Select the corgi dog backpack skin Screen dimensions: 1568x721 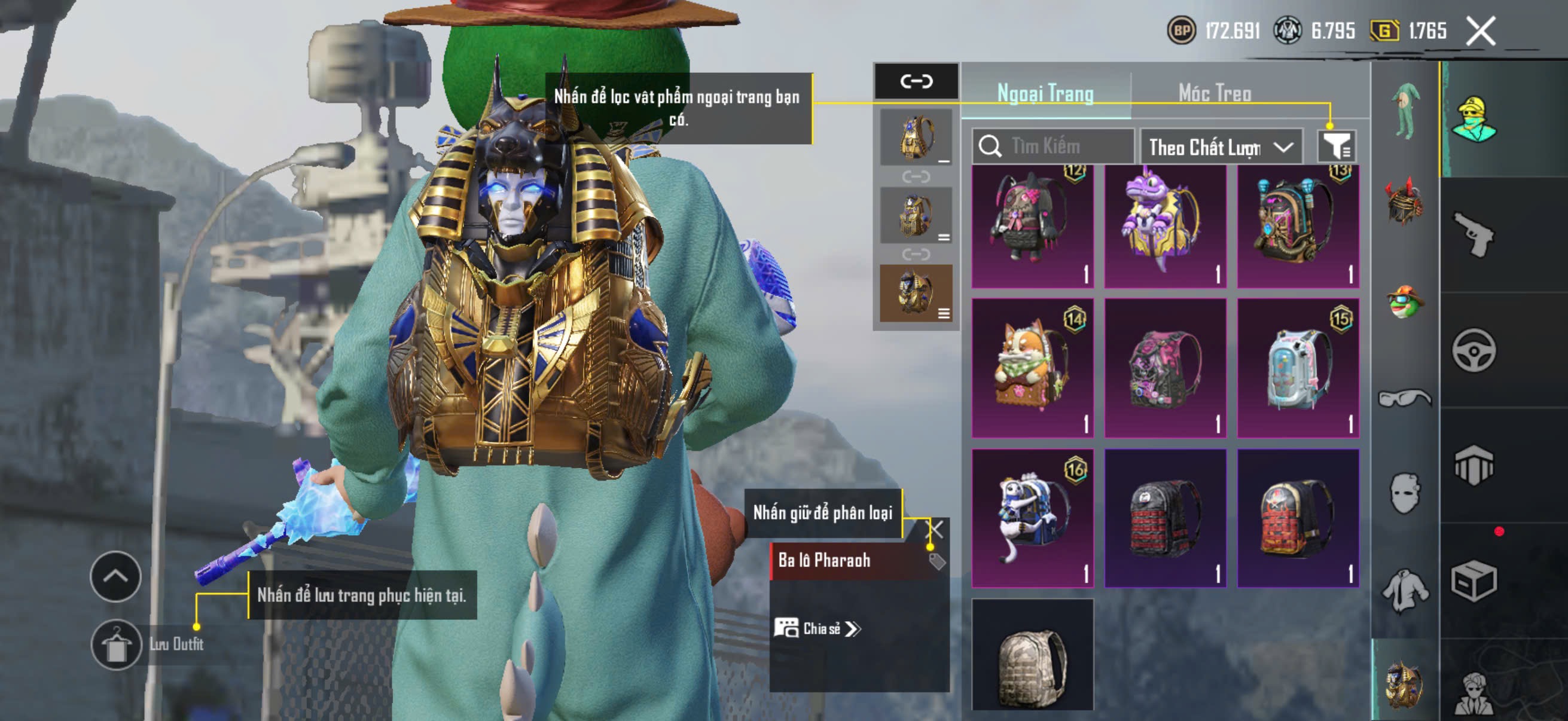tap(1032, 368)
